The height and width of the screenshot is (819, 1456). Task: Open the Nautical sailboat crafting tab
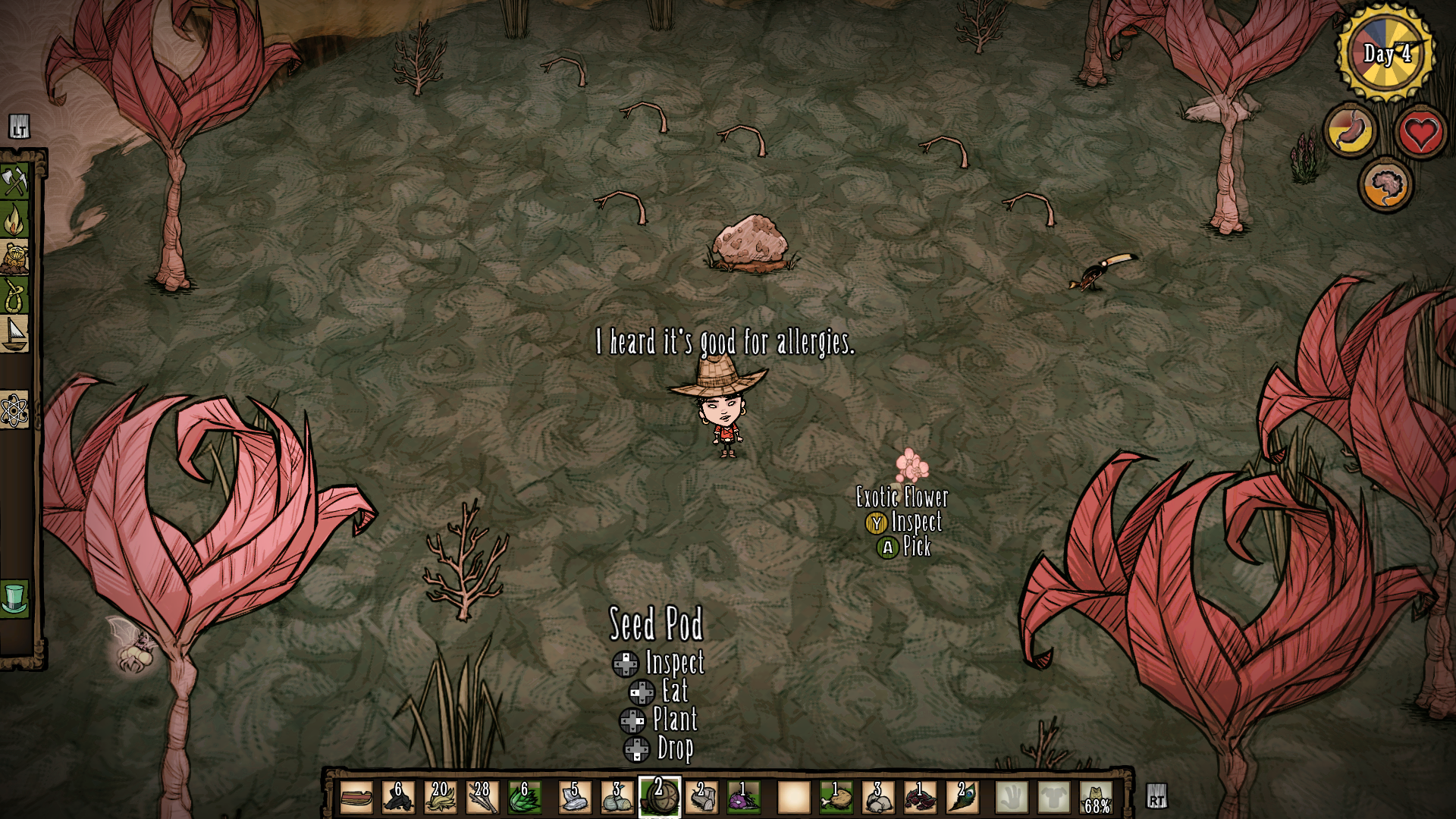tap(14, 334)
